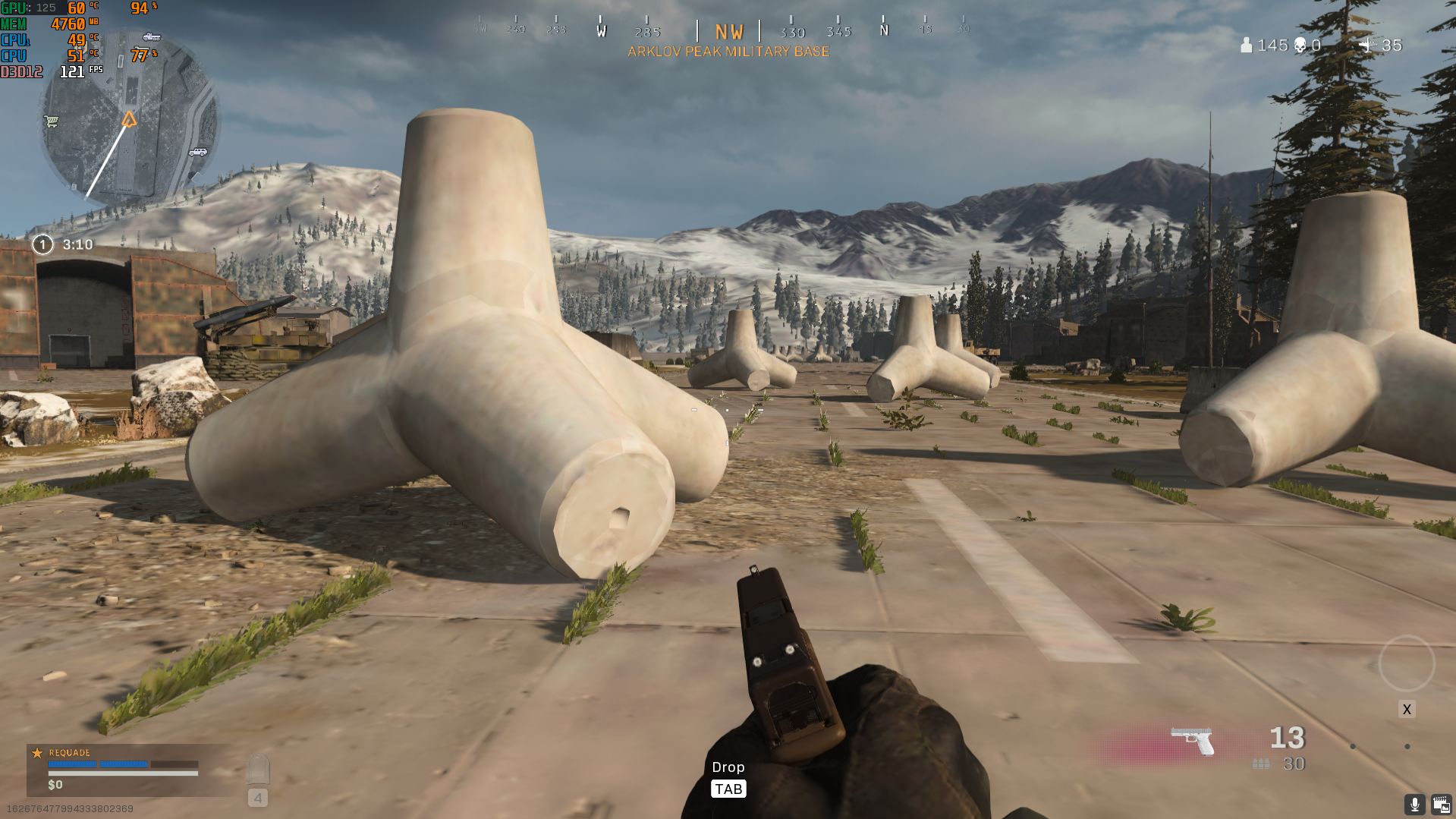Open the clip capture gallery overlay

coord(1441,805)
